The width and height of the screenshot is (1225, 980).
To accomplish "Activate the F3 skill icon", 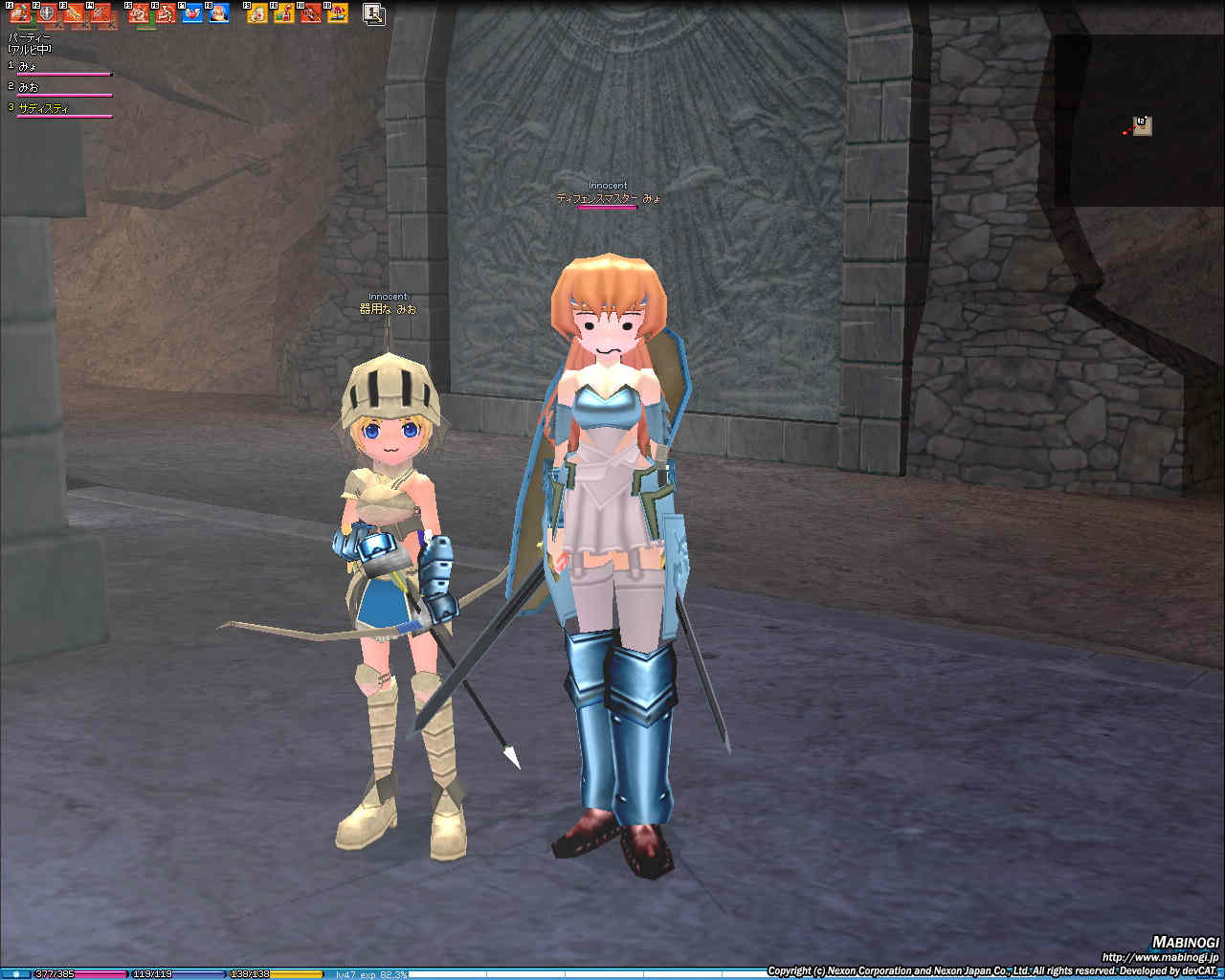I will click(x=74, y=12).
